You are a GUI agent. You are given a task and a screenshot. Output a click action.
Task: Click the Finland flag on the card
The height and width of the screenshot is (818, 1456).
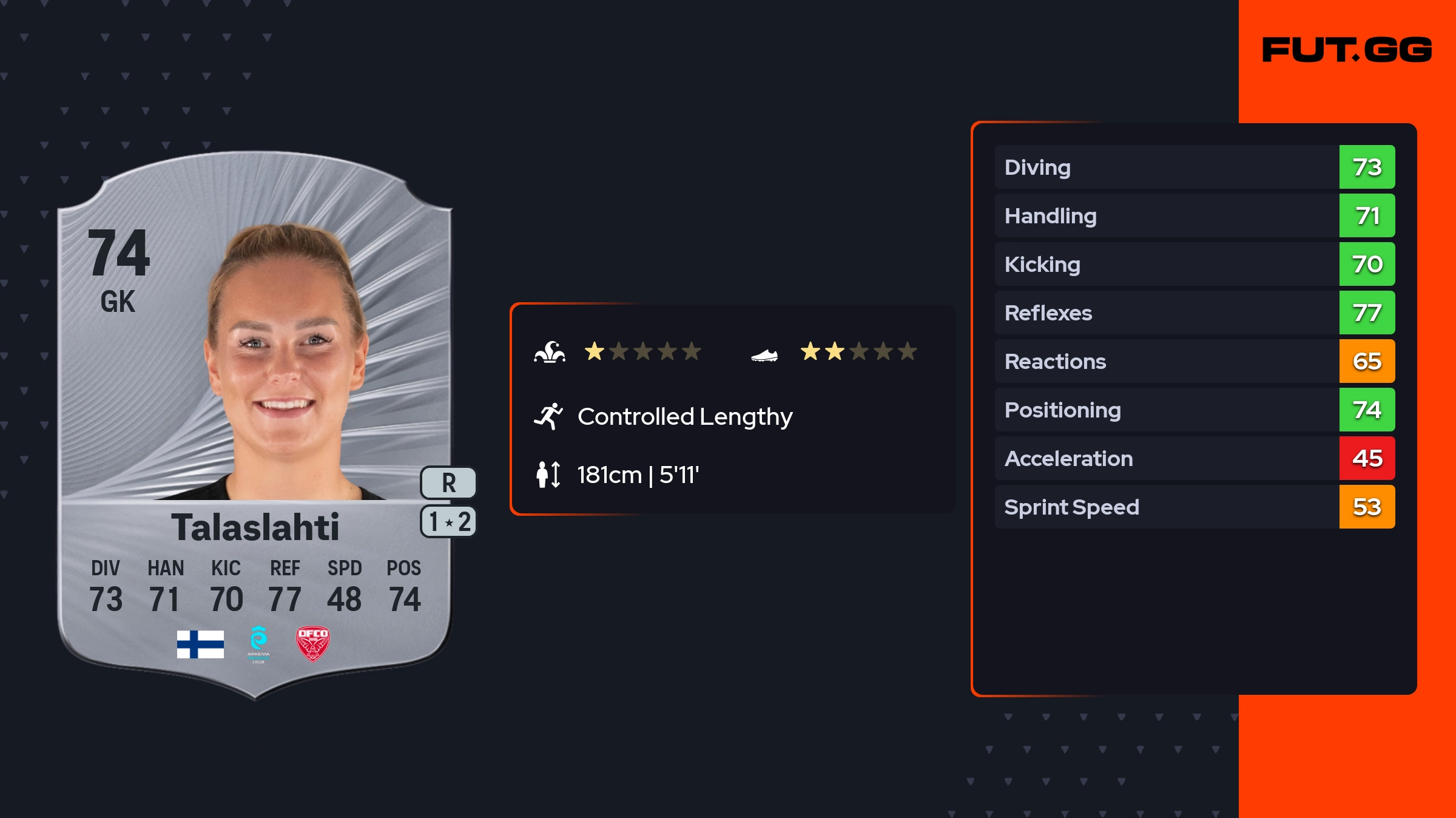tap(200, 644)
